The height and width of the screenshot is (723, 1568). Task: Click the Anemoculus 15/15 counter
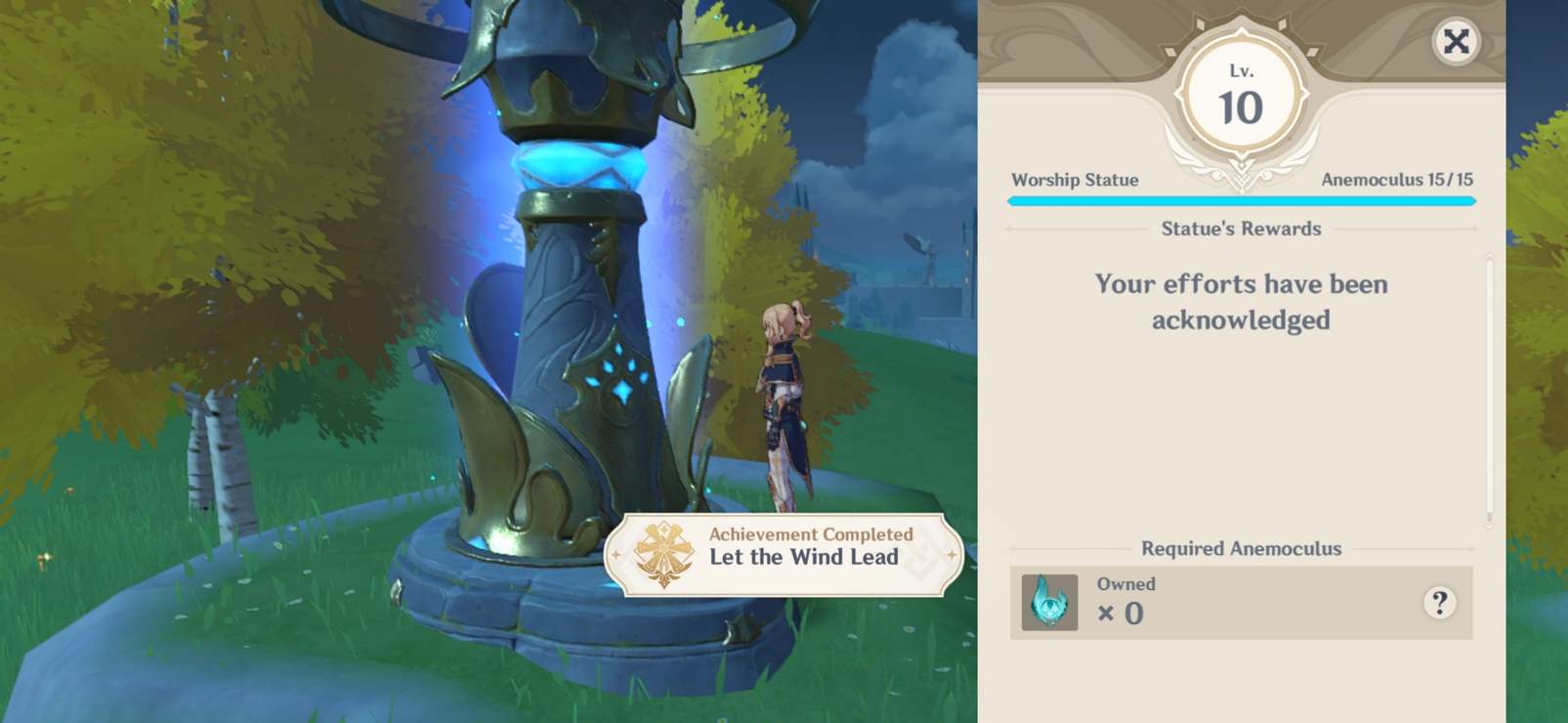click(x=1397, y=180)
